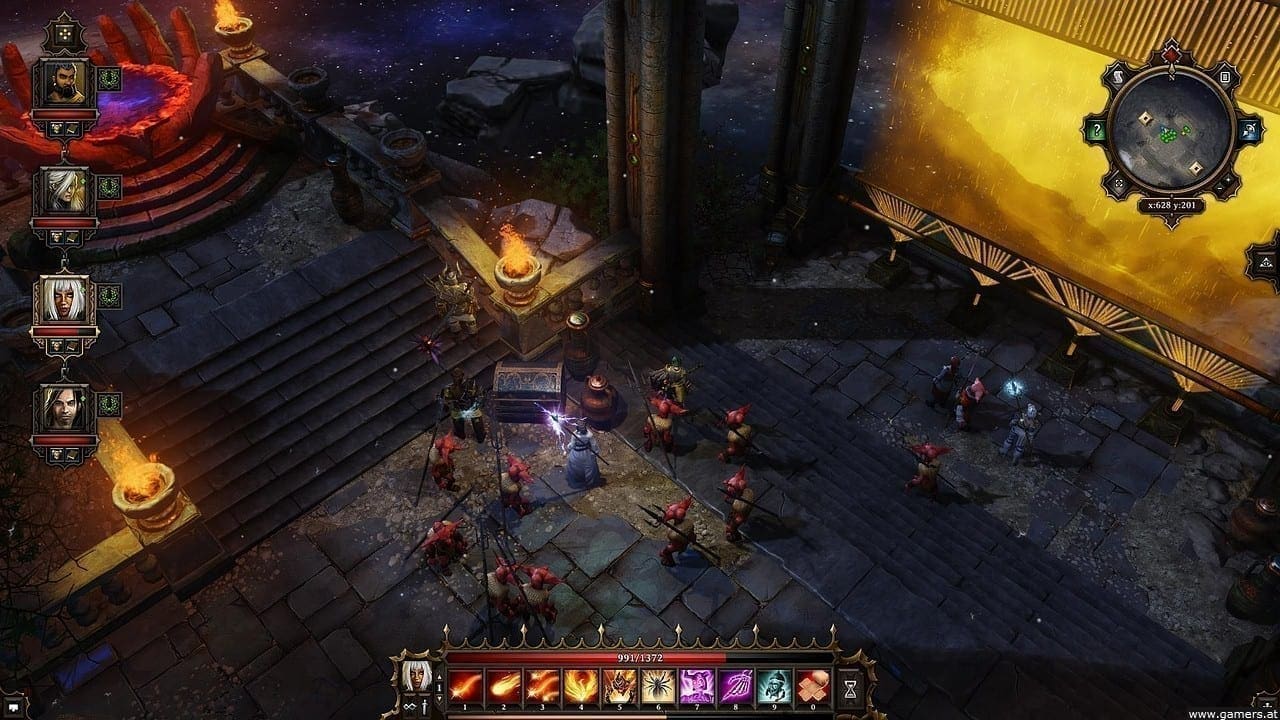Select the bearded man party portrait
Screen dimensions: 1280x720
(64, 86)
